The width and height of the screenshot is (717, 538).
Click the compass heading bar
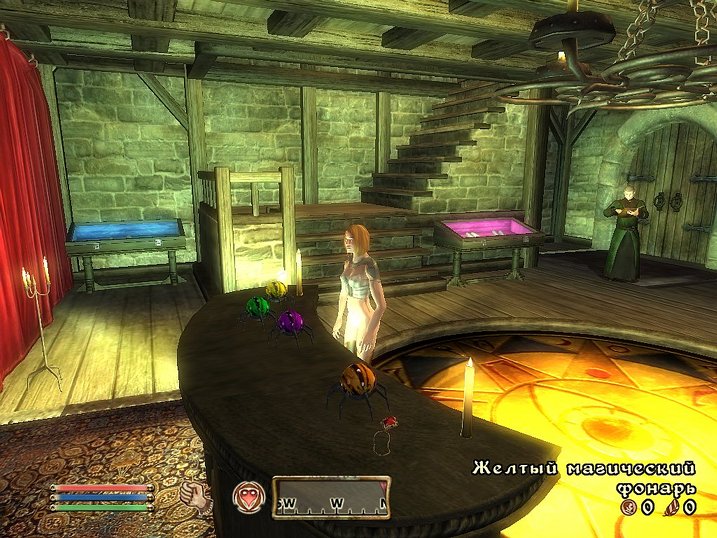[x=331, y=497]
